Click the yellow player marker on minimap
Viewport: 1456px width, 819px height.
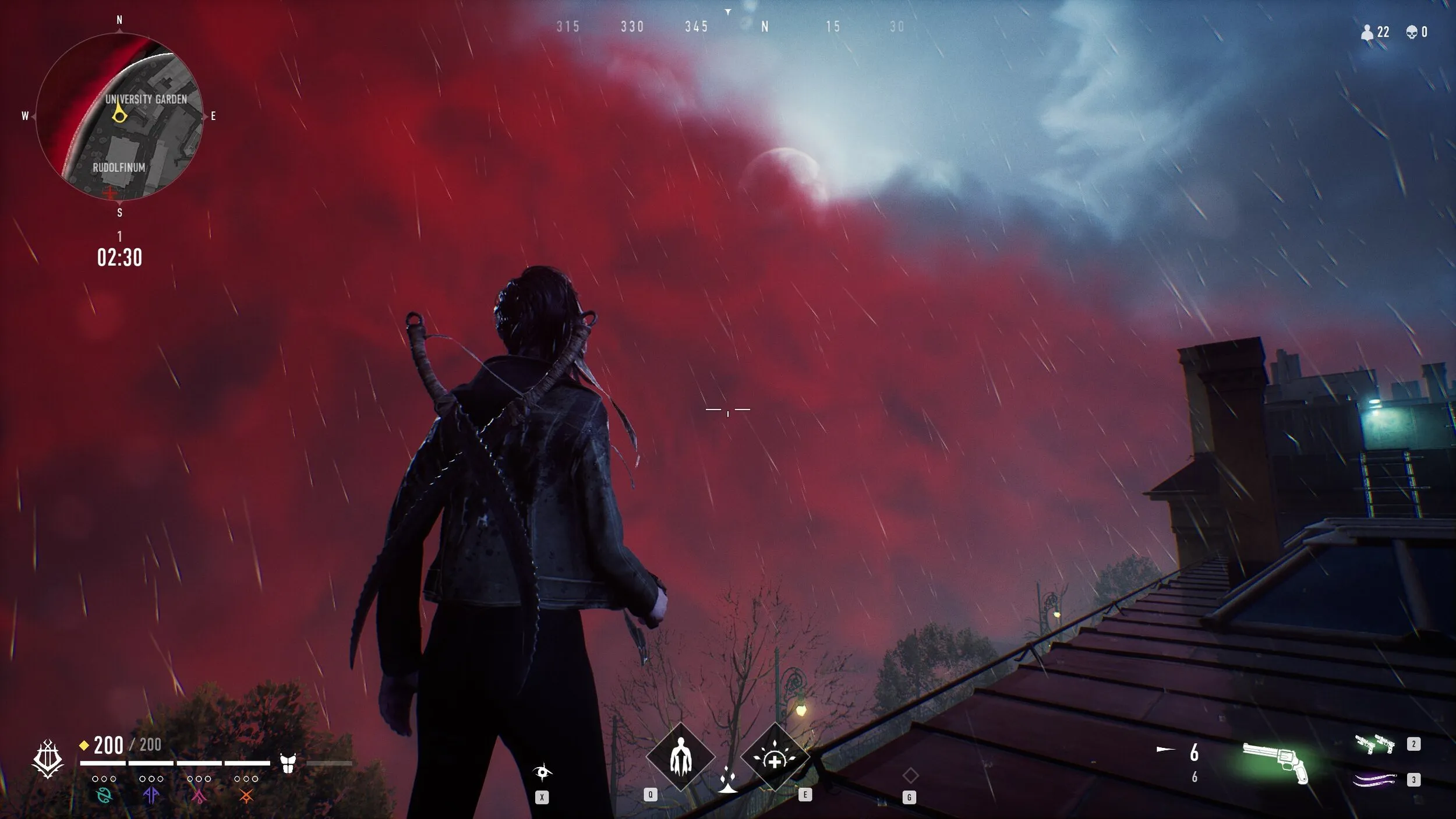pyautogui.click(x=119, y=114)
